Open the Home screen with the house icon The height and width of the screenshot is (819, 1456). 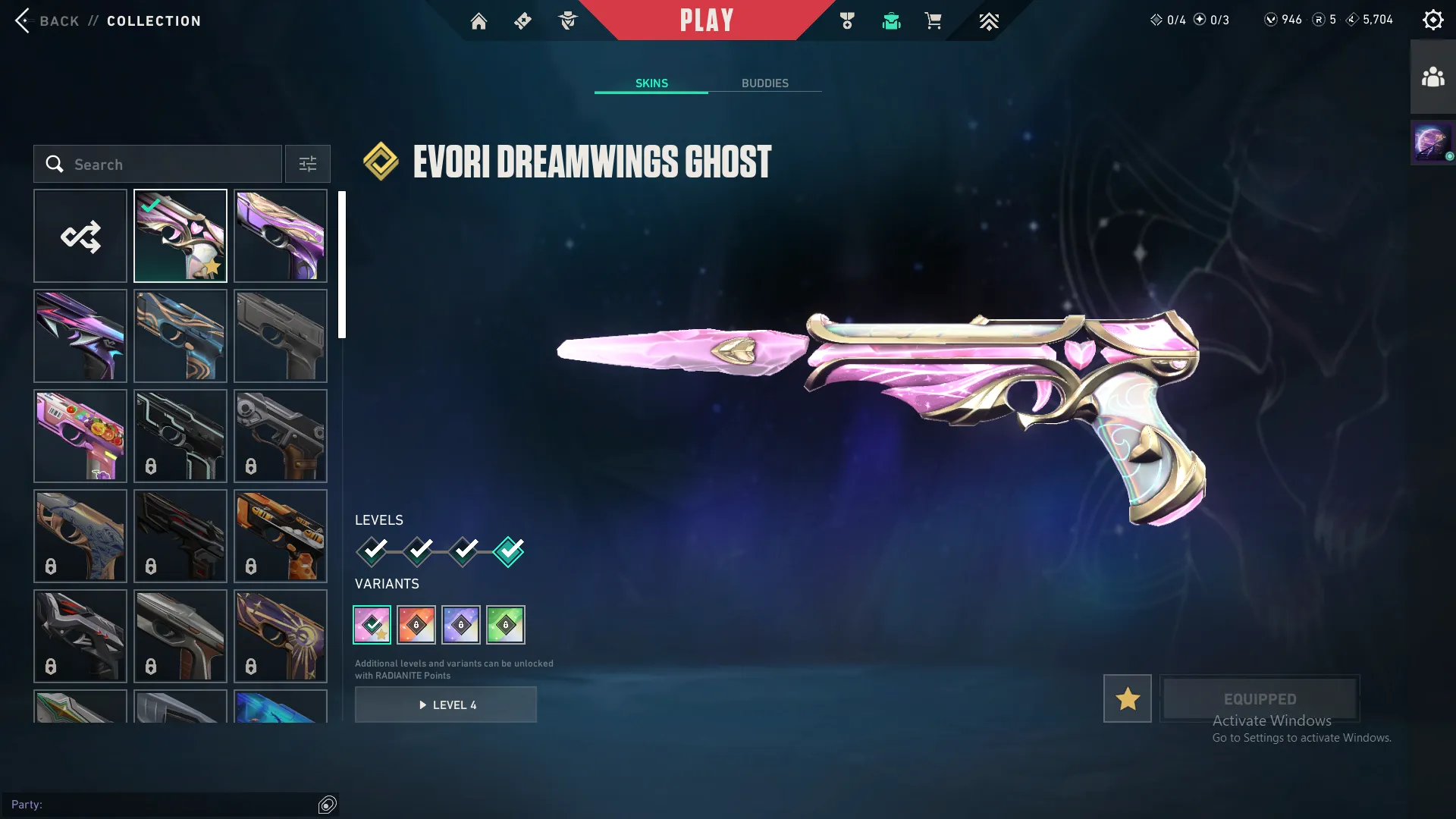click(479, 20)
